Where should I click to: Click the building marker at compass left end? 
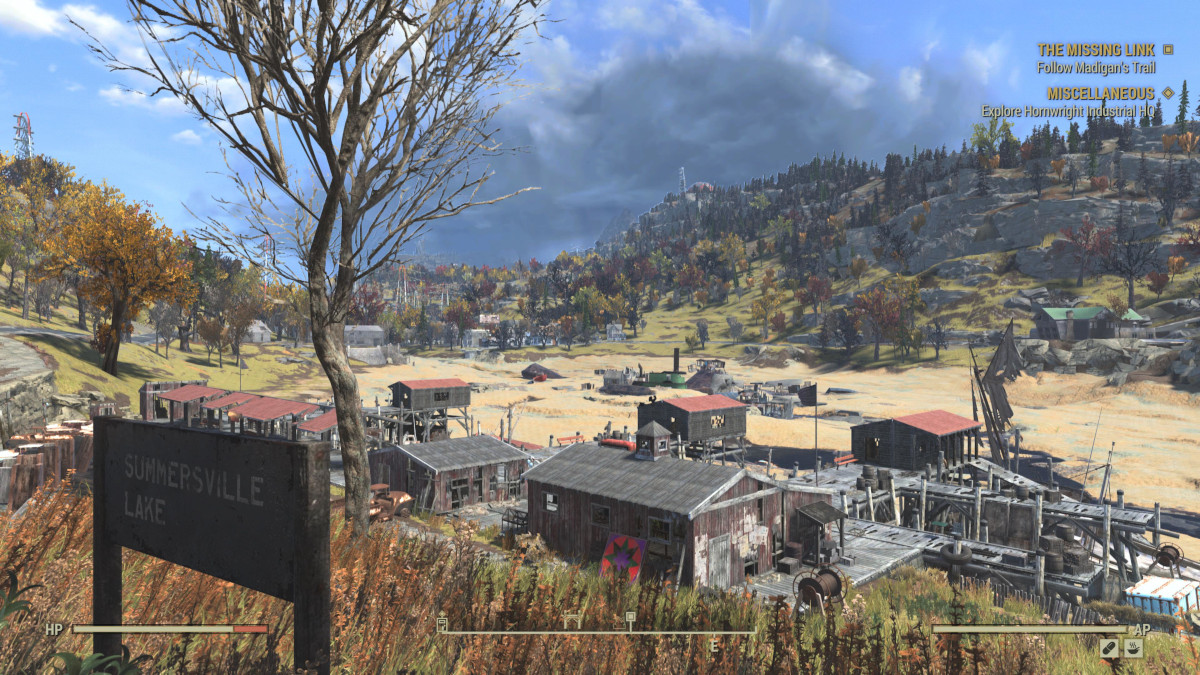pyautogui.click(x=442, y=624)
